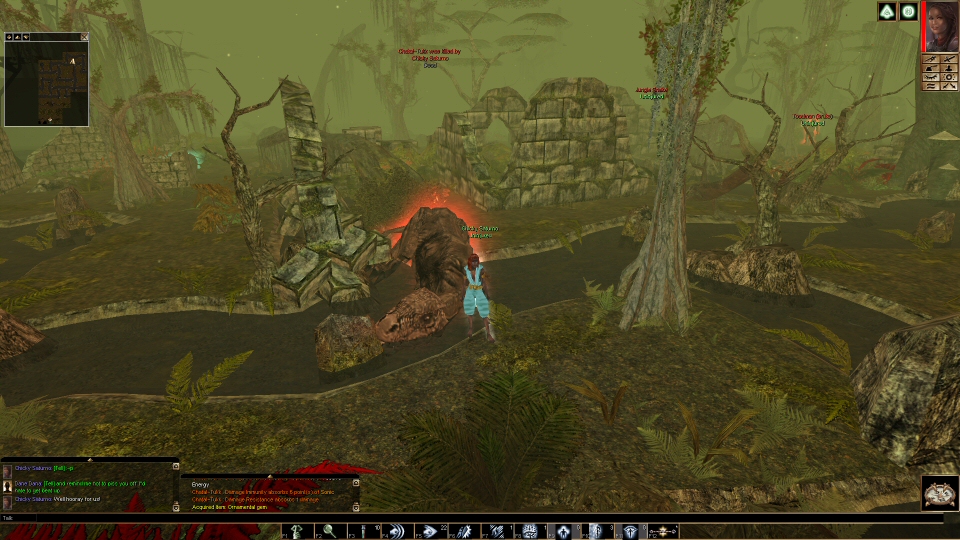The width and height of the screenshot is (960, 540).
Task: Click on the minimap display
Action: pos(46,84)
